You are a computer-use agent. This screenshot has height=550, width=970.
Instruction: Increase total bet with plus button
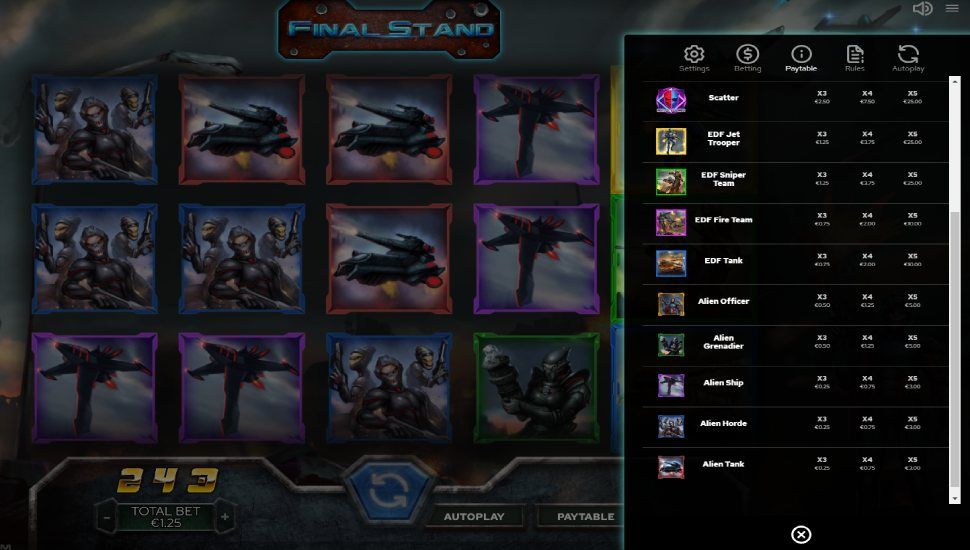(226, 517)
